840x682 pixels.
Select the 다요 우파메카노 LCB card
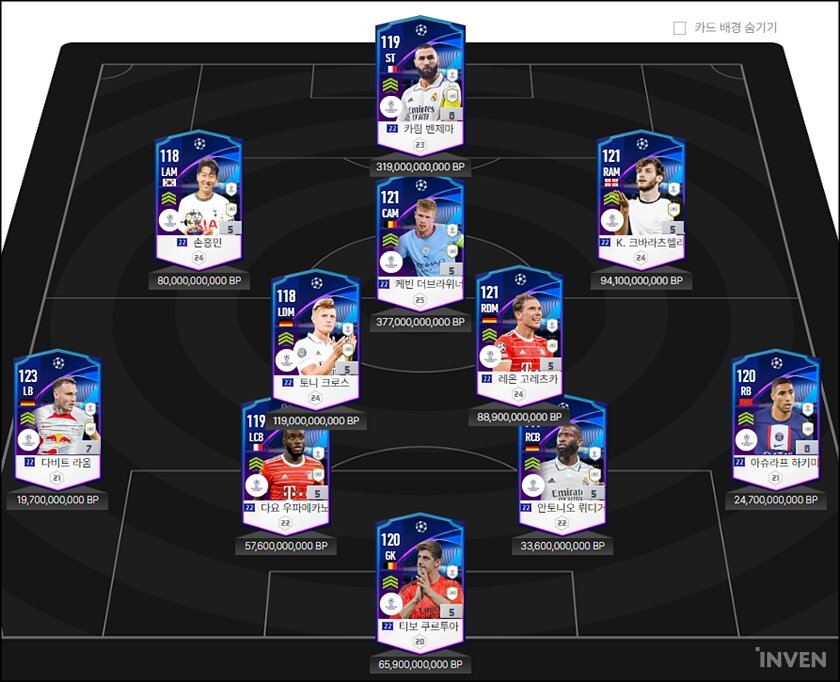pos(286,460)
